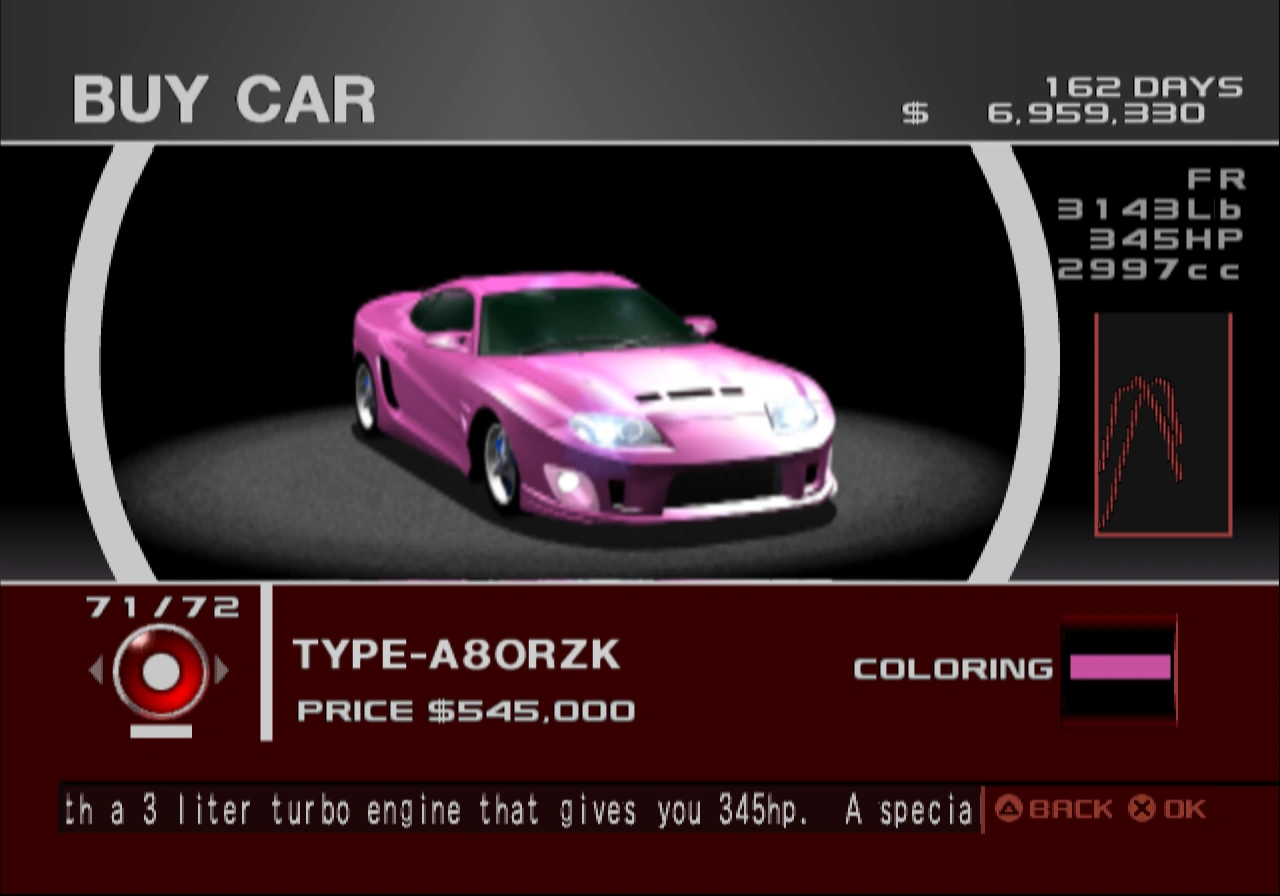The image size is (1280, 896).
Task: Select the PRICE $545,000 label
Action: (465, 712)
